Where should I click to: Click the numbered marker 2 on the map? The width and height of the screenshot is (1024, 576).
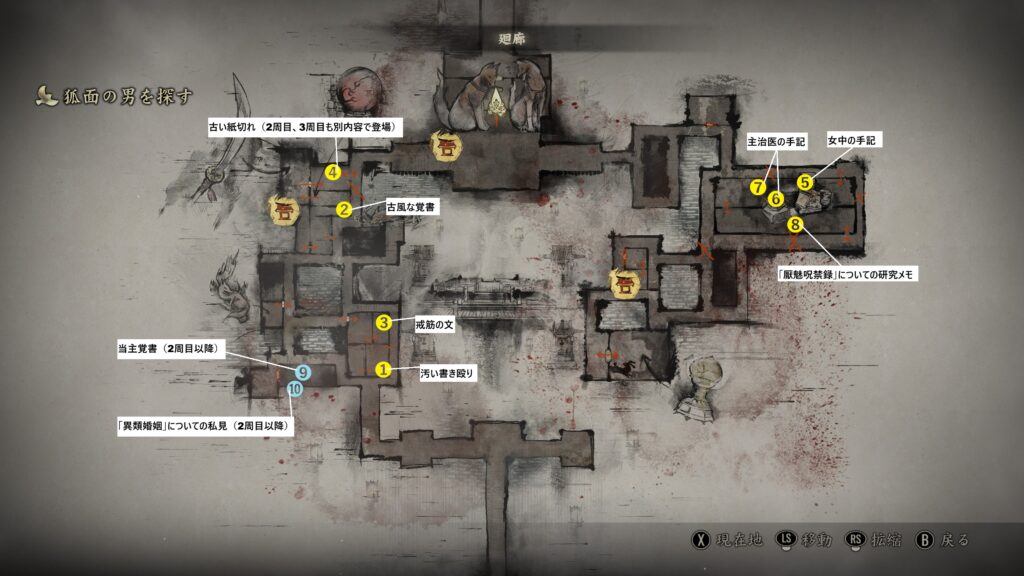tap(344, 209)
